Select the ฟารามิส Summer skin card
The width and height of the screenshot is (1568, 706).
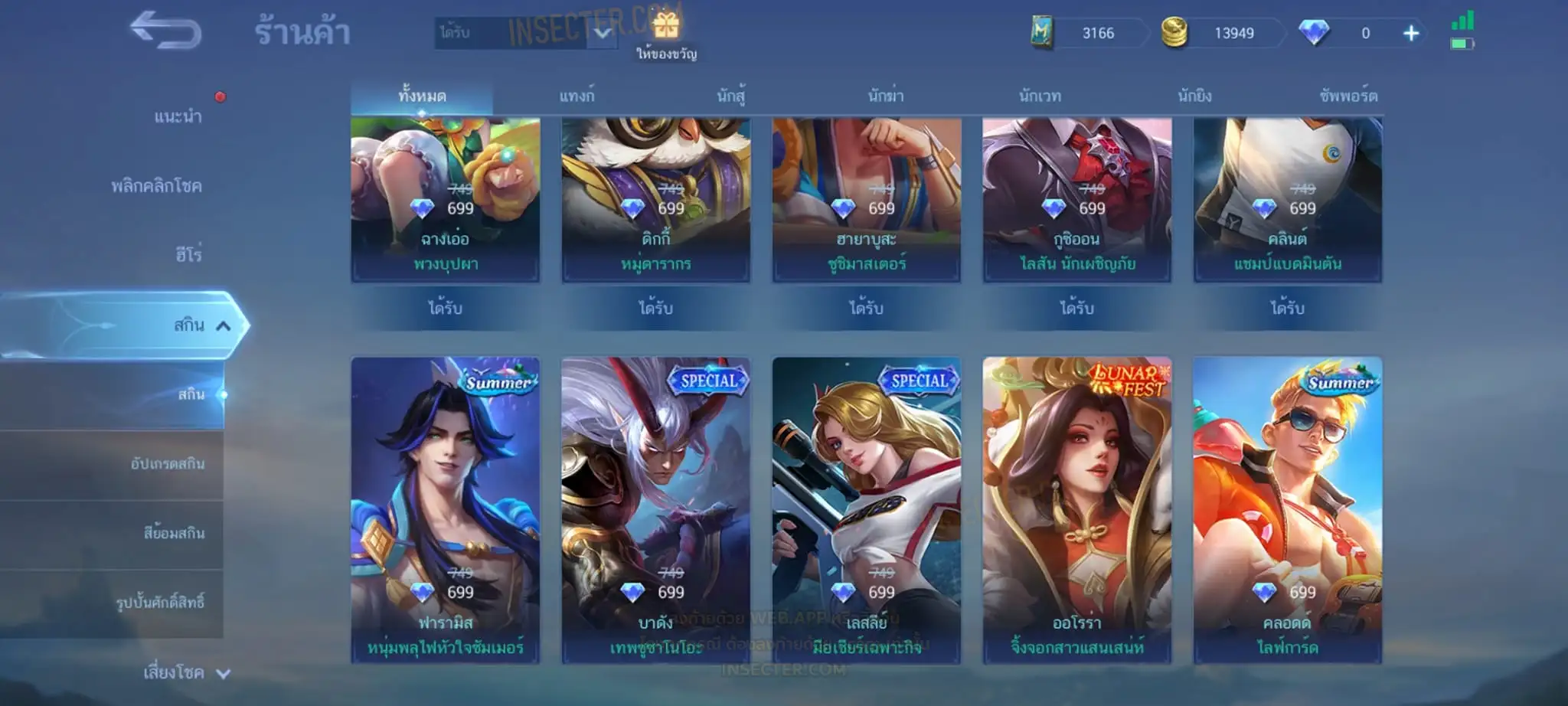tap(445, 509)
